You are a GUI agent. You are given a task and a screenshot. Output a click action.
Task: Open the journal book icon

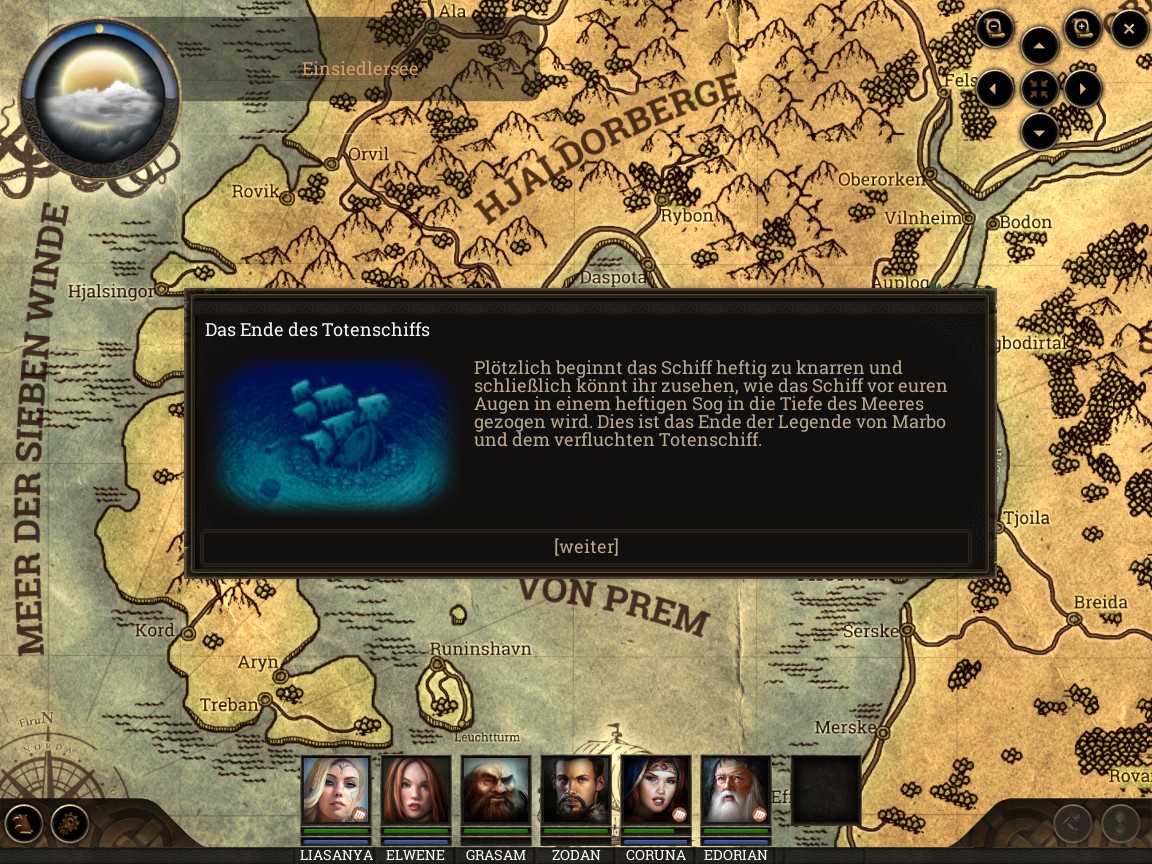click(24, 824)
